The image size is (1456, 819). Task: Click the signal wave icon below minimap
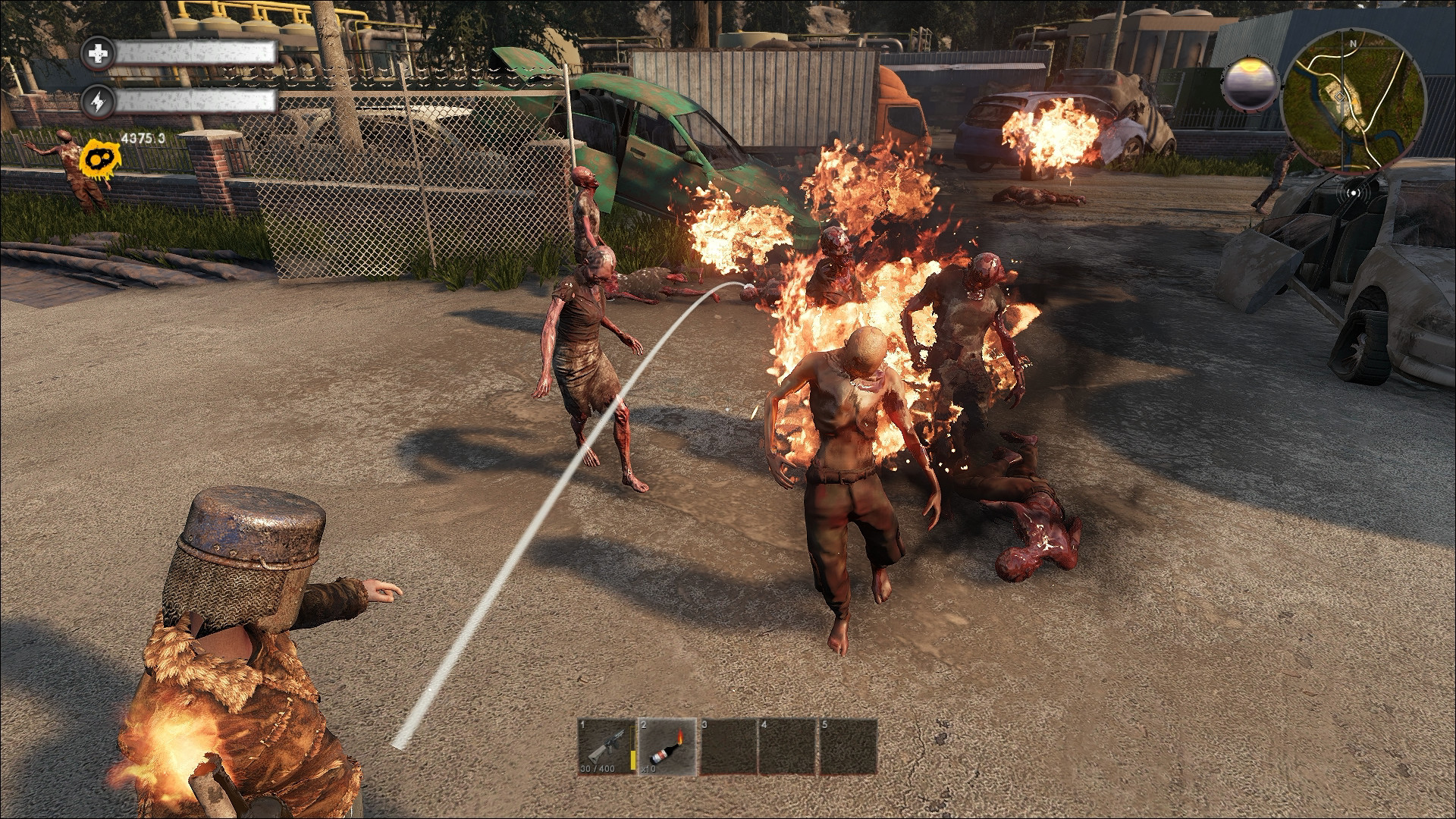(x=1353, y=192)
